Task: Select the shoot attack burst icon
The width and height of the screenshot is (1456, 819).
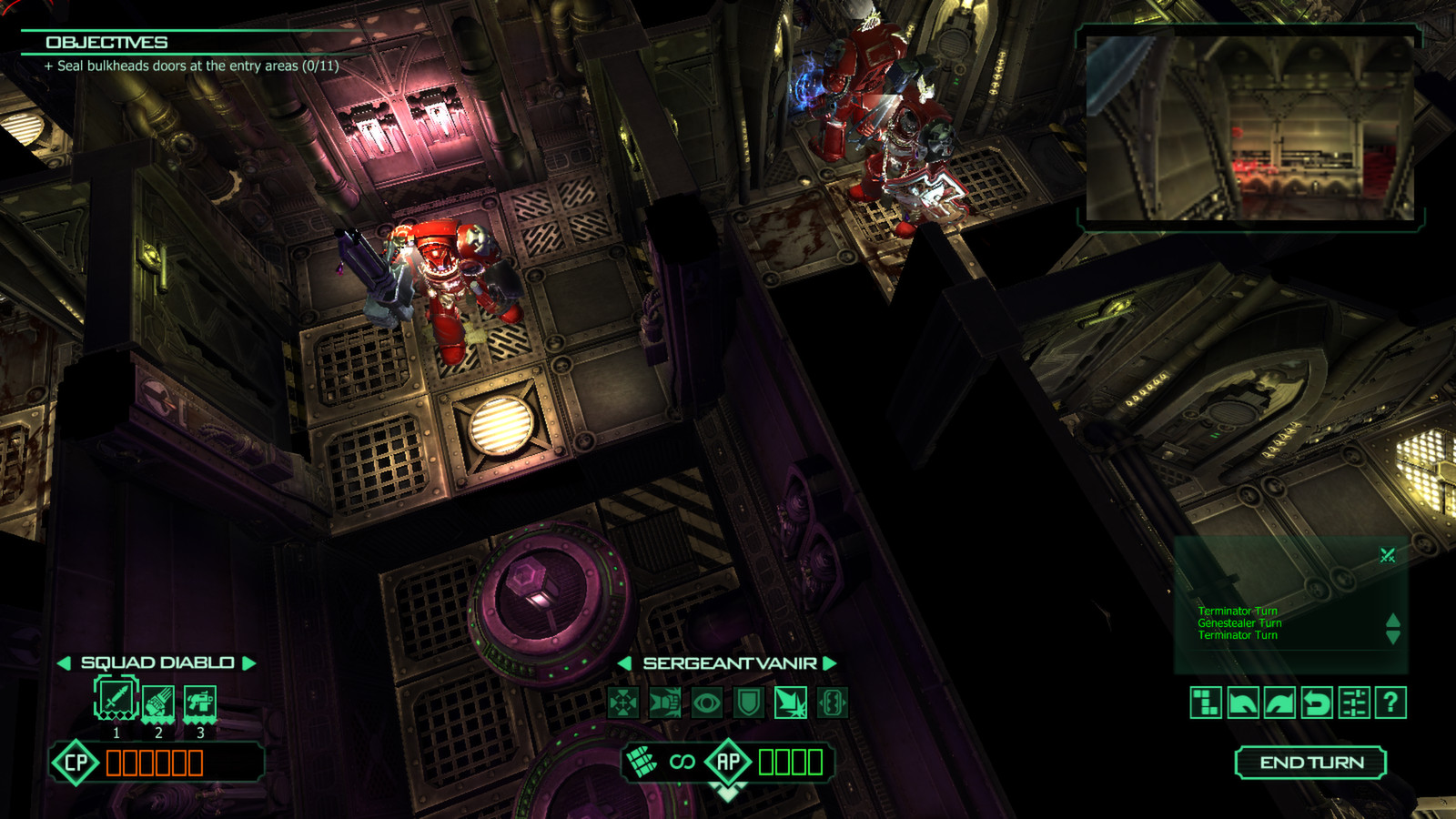Action: [x=791, y=705]
